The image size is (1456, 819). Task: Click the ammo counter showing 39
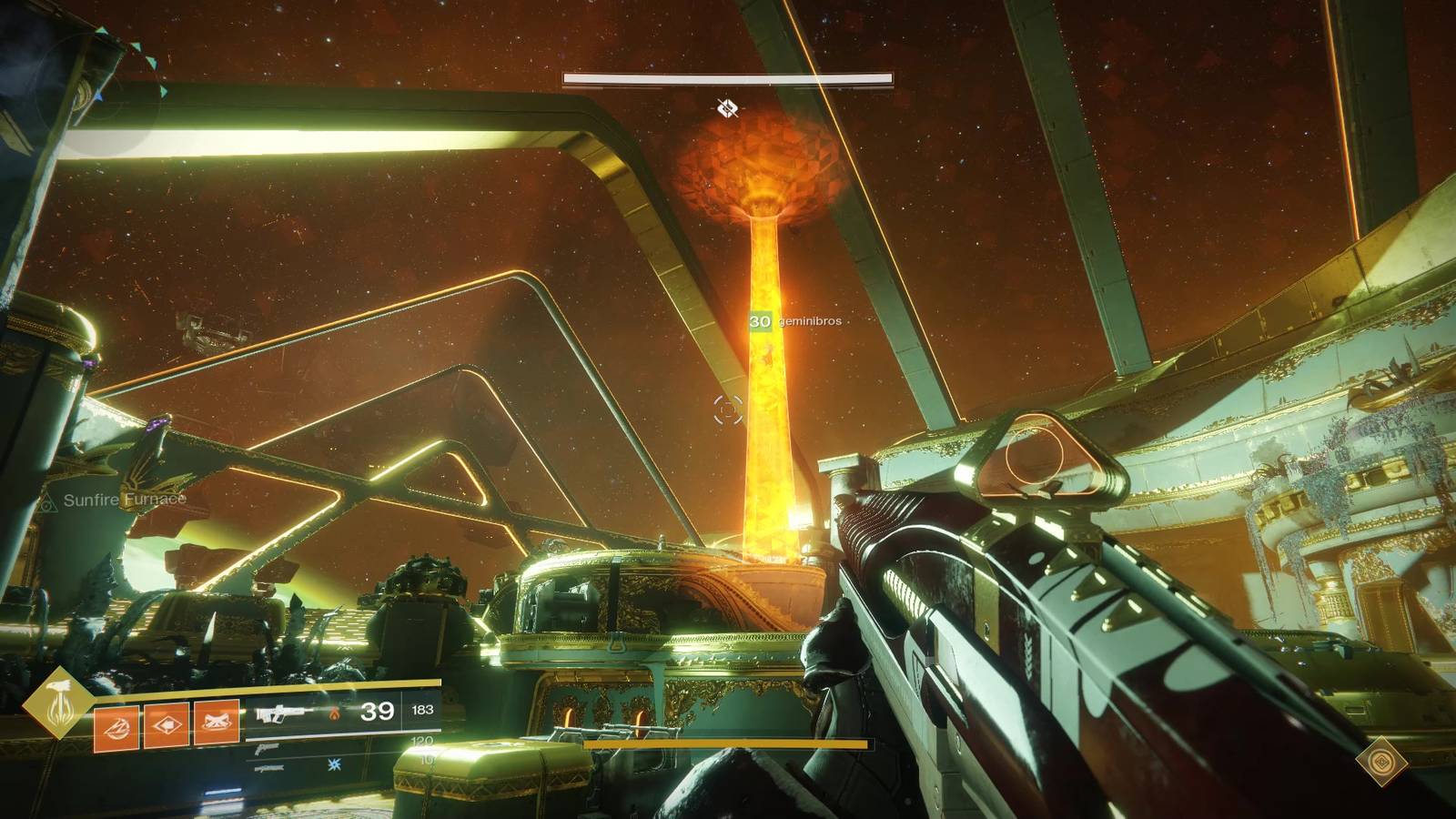click(x=379, y=711)
